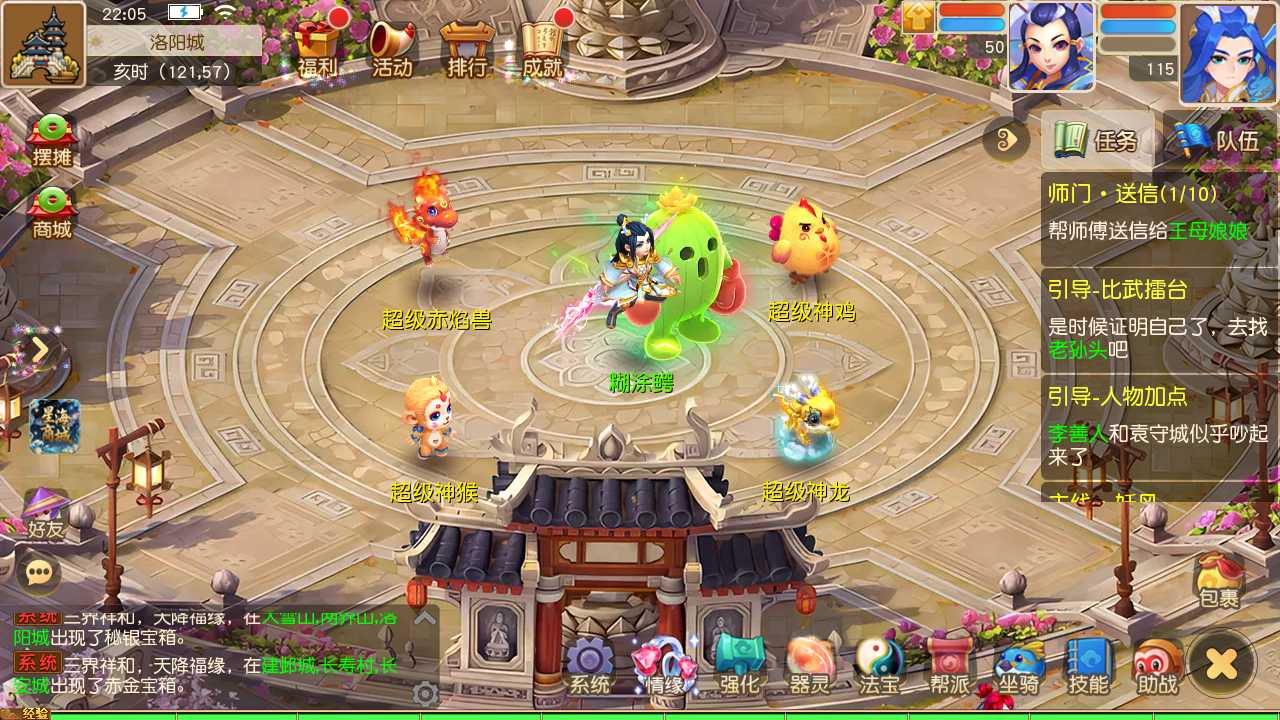
Task: Open the 坐骑 mount panel
Action: point(1017,670)
